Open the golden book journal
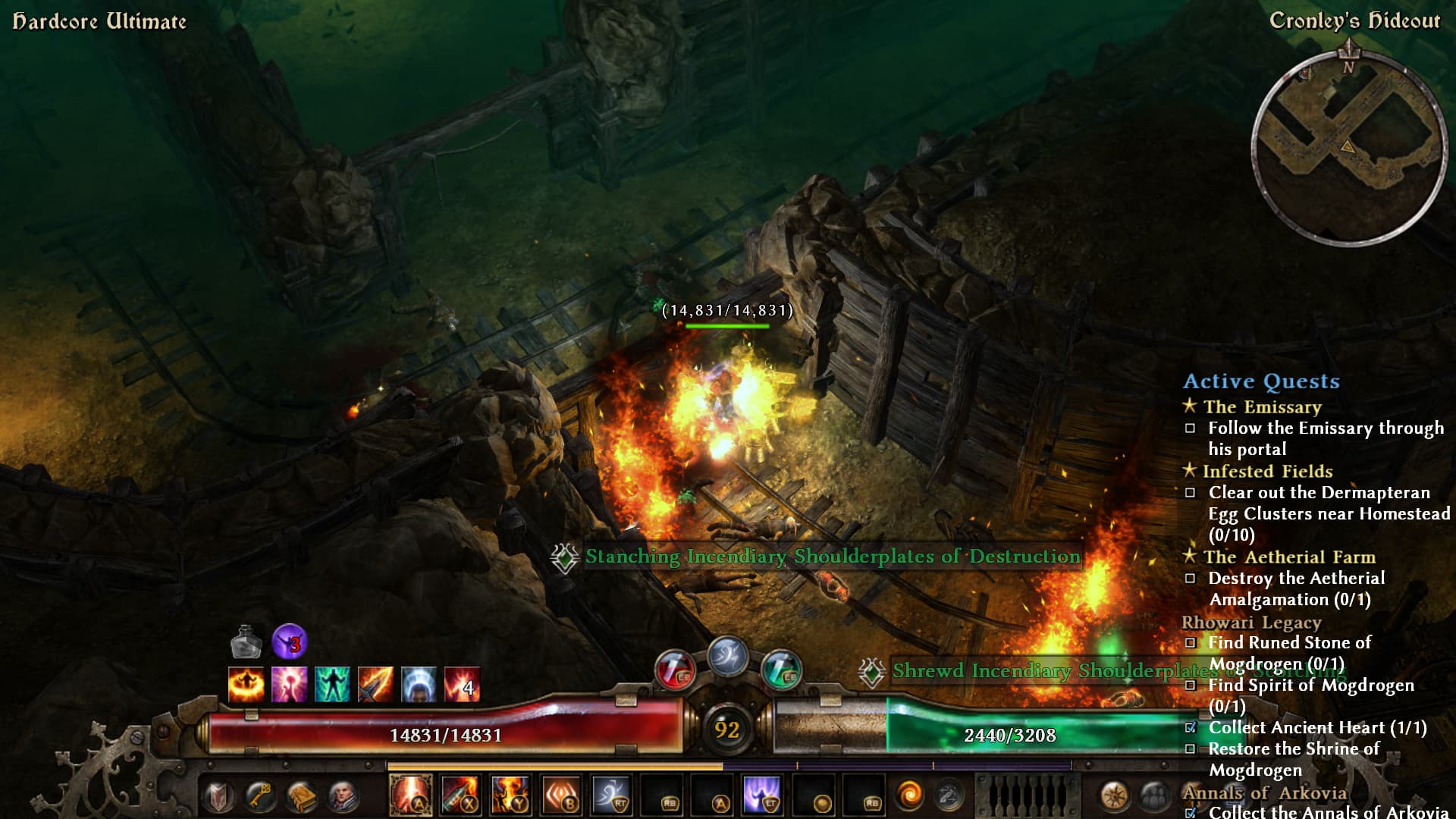 [301, 796]
